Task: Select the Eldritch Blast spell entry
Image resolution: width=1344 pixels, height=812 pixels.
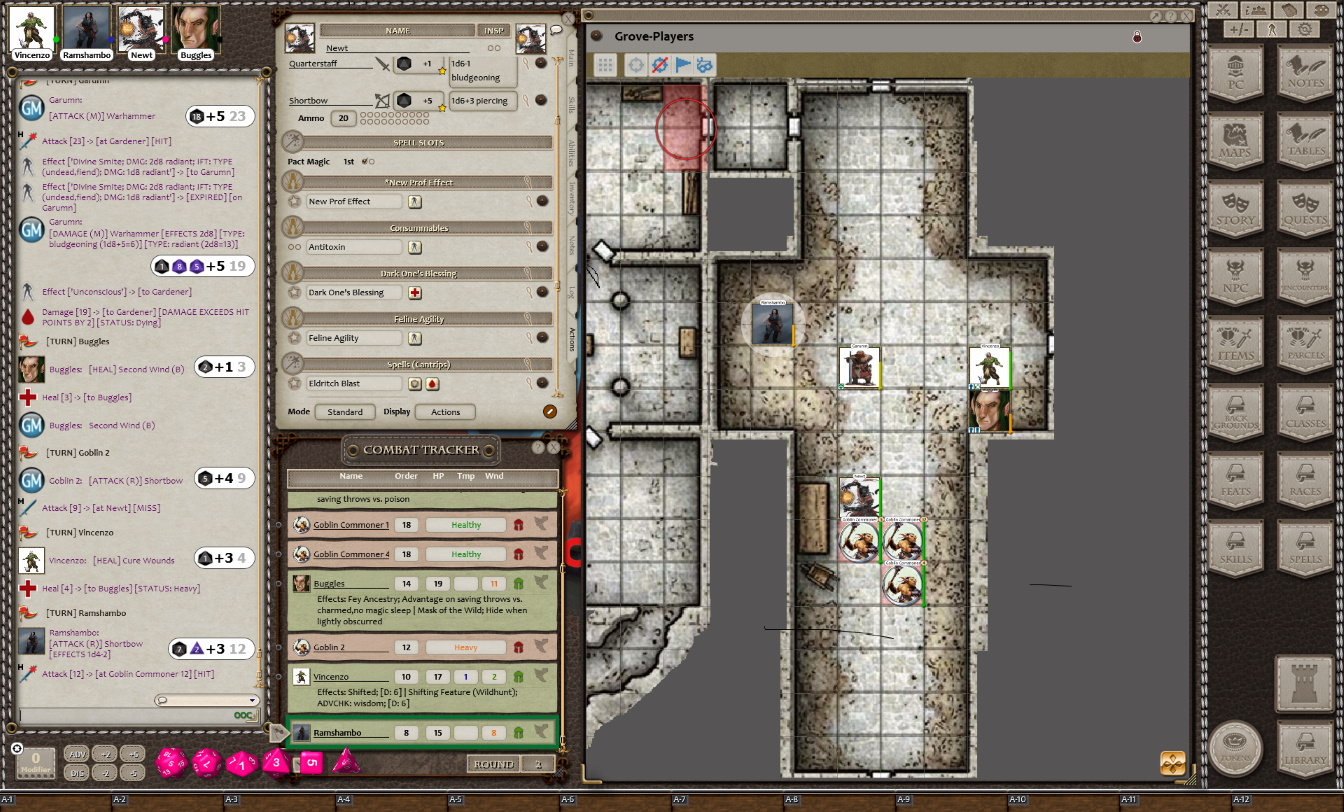Action: click(354, 383)
